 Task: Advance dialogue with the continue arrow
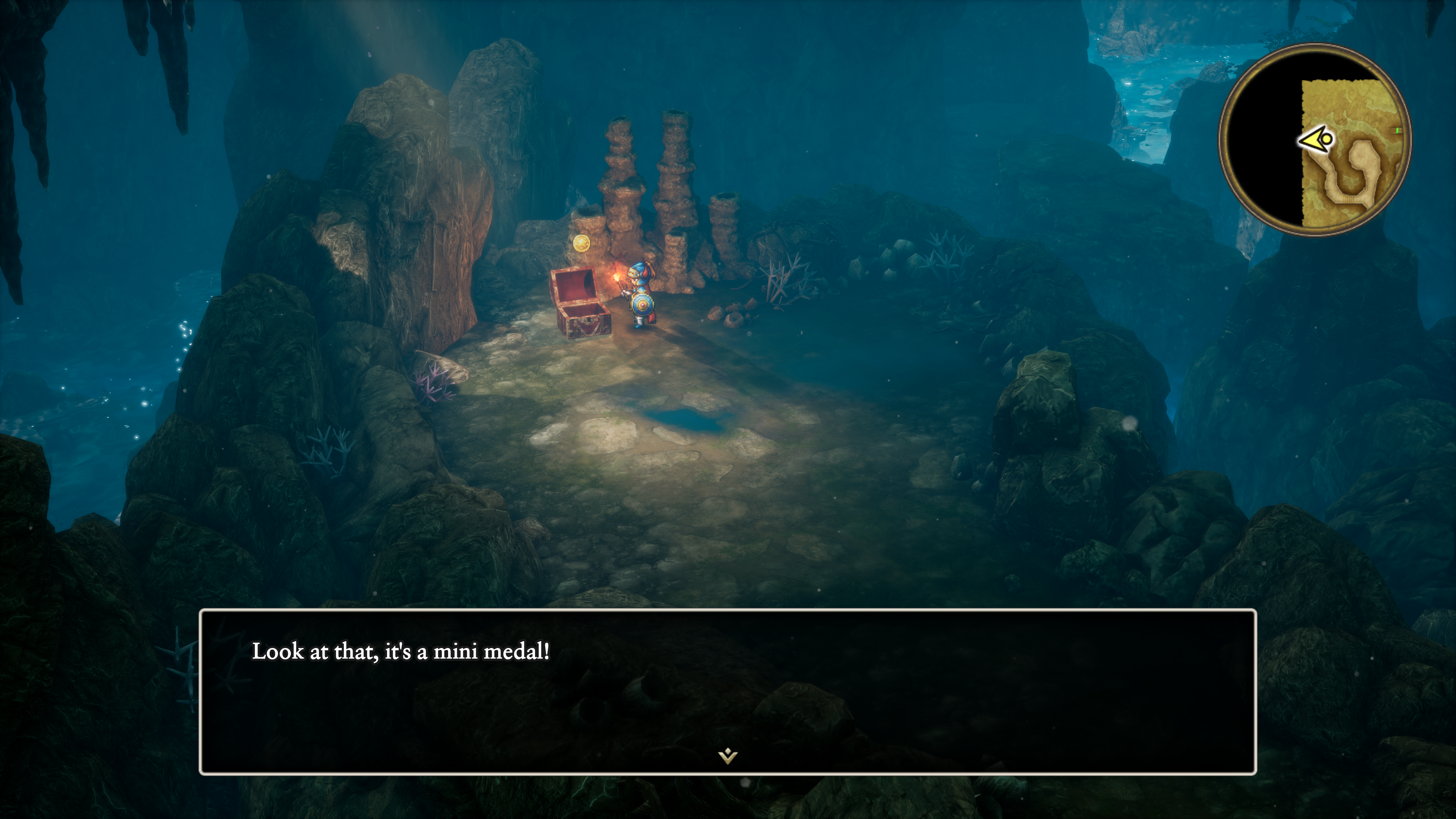[x=728, y=756]
